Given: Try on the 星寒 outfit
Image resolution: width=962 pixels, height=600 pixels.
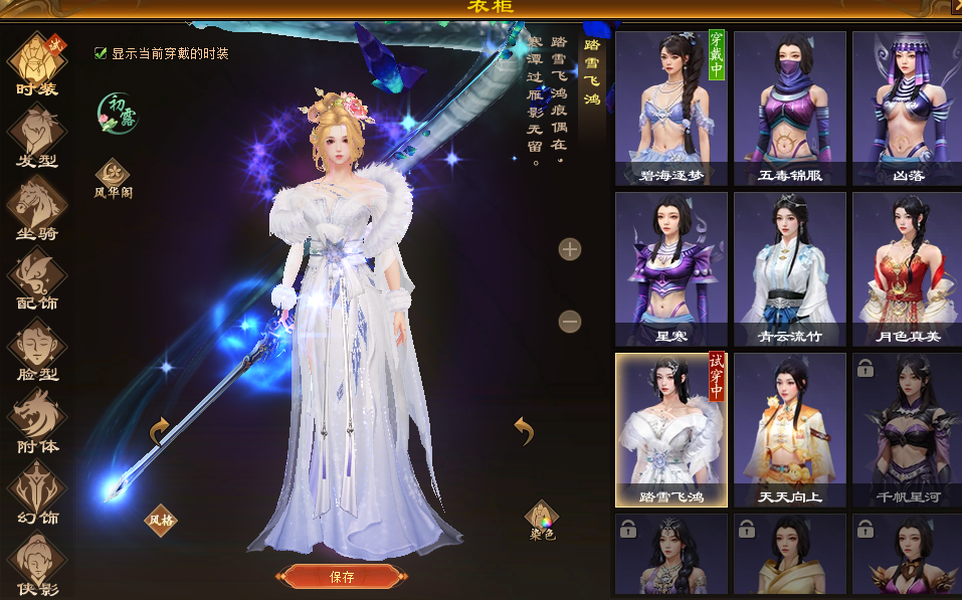Looking at the screenshot, I should point(671,269).
